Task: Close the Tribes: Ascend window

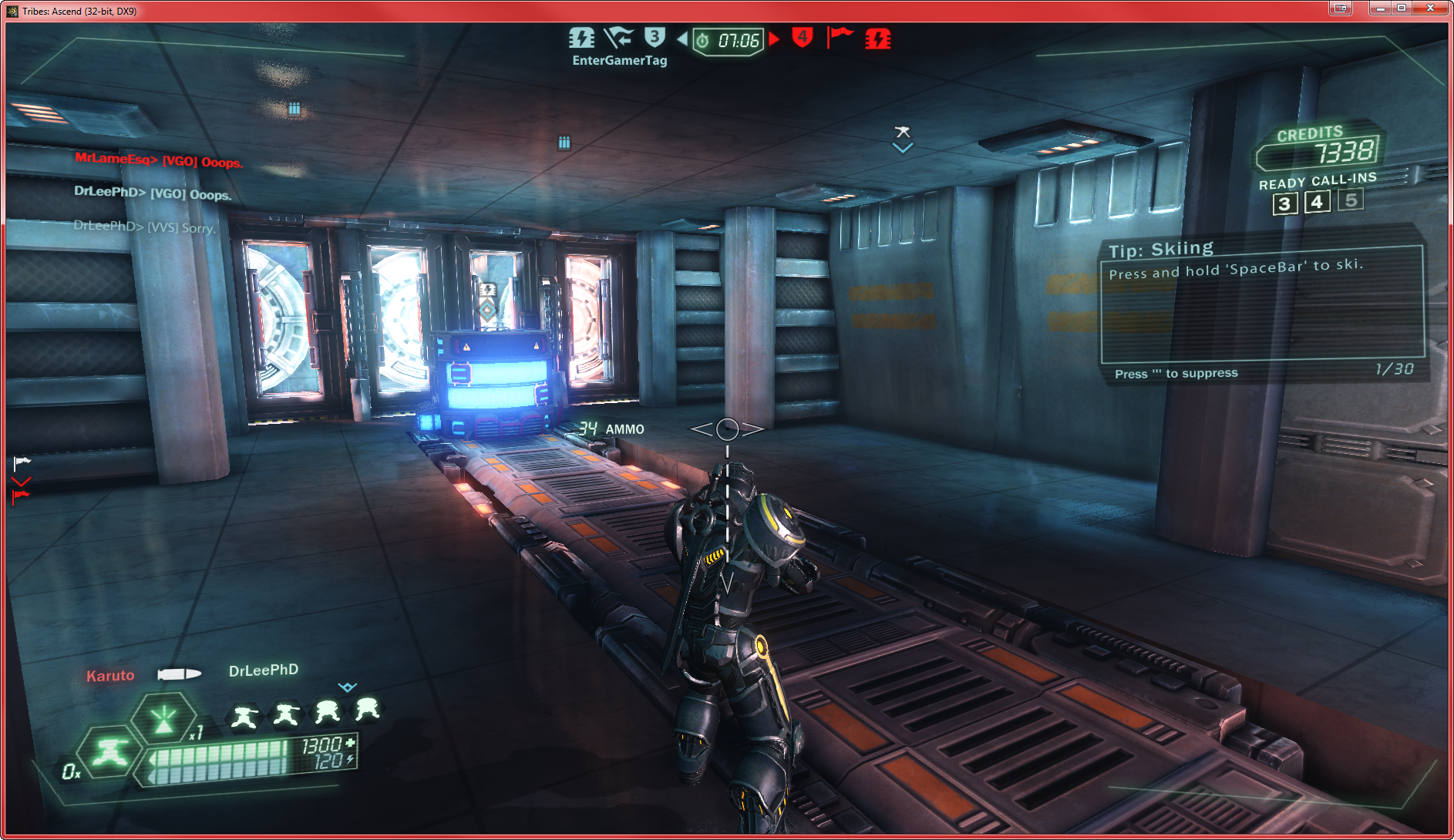Action: point(1430,8)
